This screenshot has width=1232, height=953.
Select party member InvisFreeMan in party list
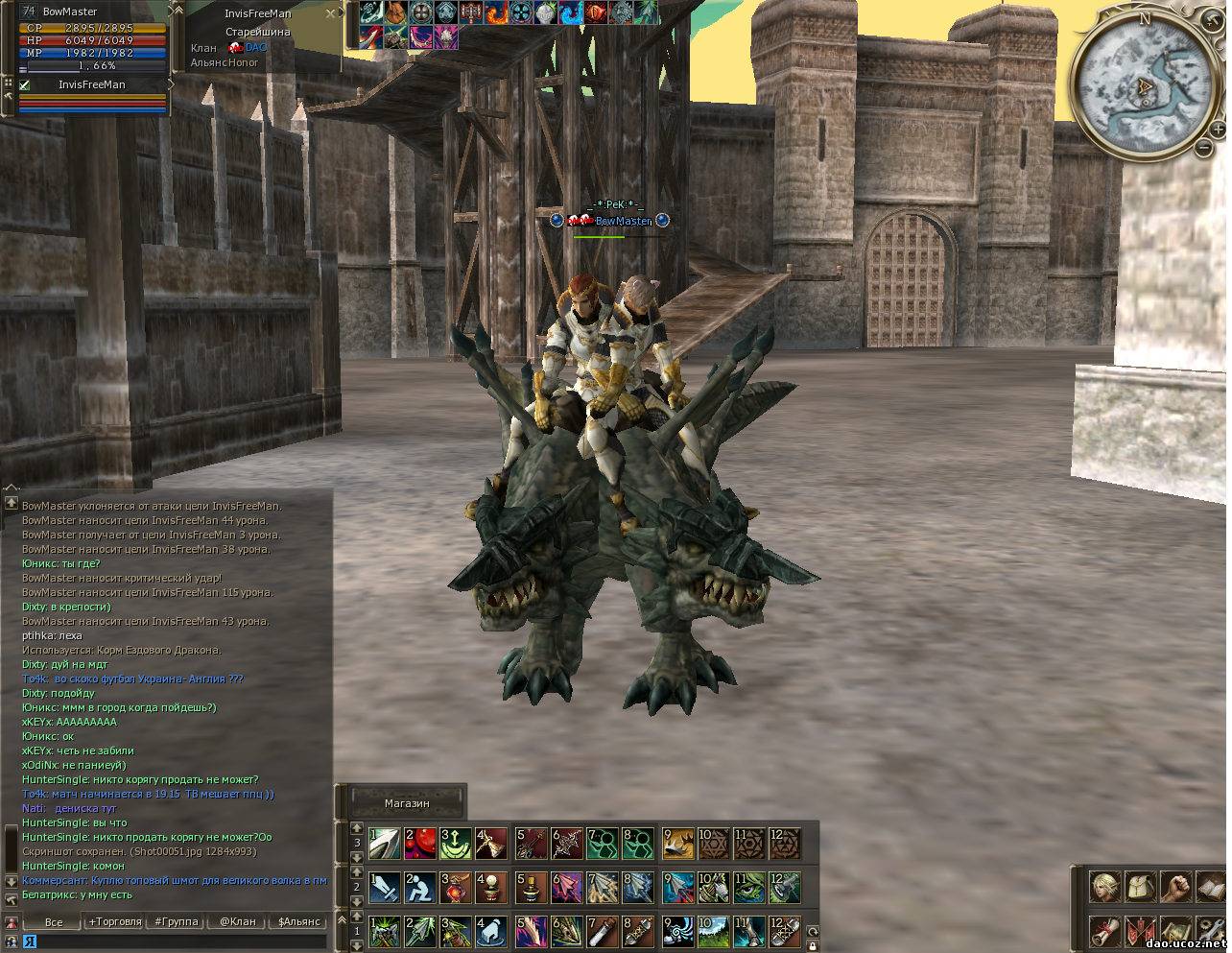click(x=91, y=84)
